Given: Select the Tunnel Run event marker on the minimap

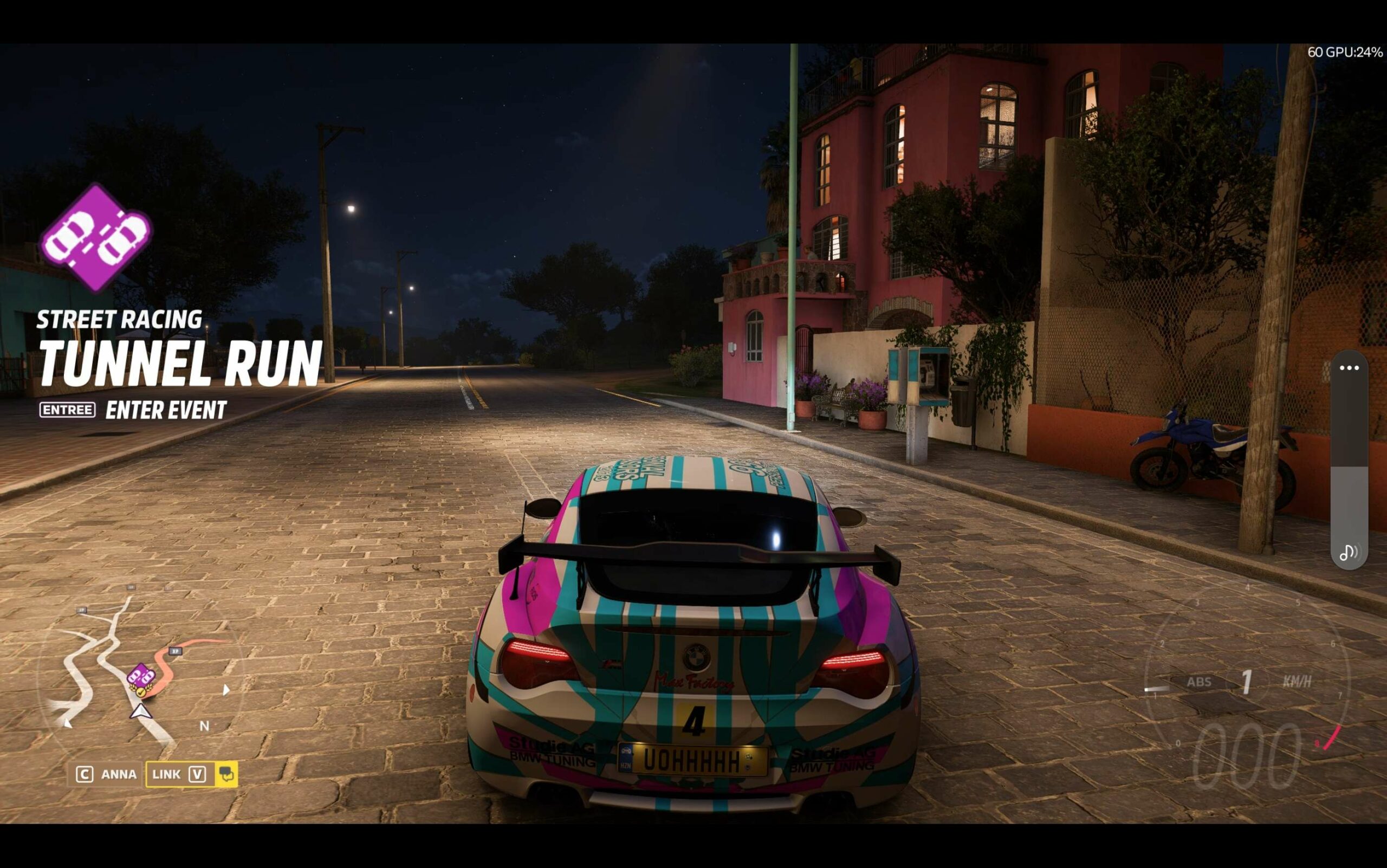Looking at the screenshot, I should coord(142,676).
